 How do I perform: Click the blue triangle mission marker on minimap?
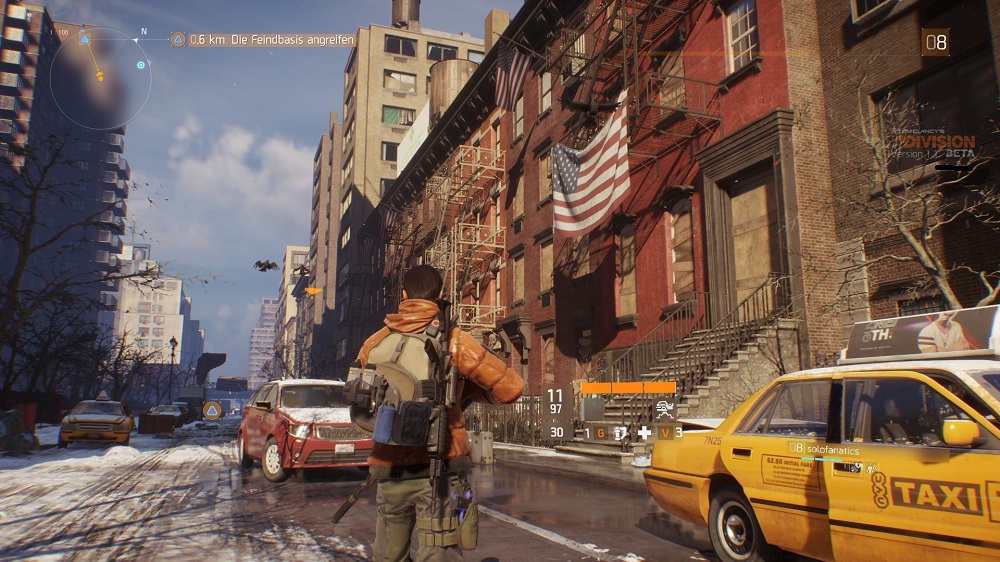point(84,40)
